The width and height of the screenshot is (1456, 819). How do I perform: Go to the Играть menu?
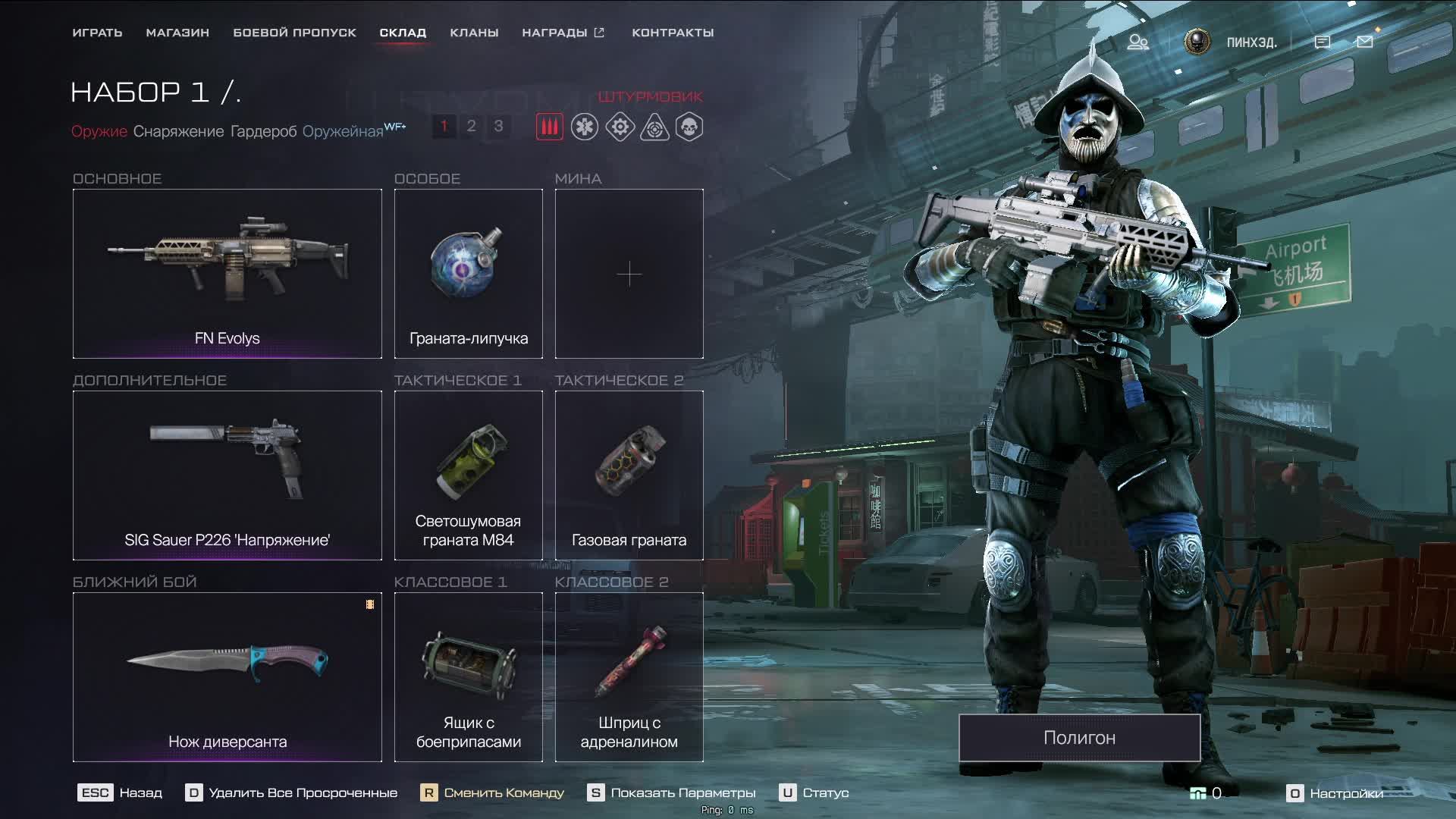coord(97,33)
